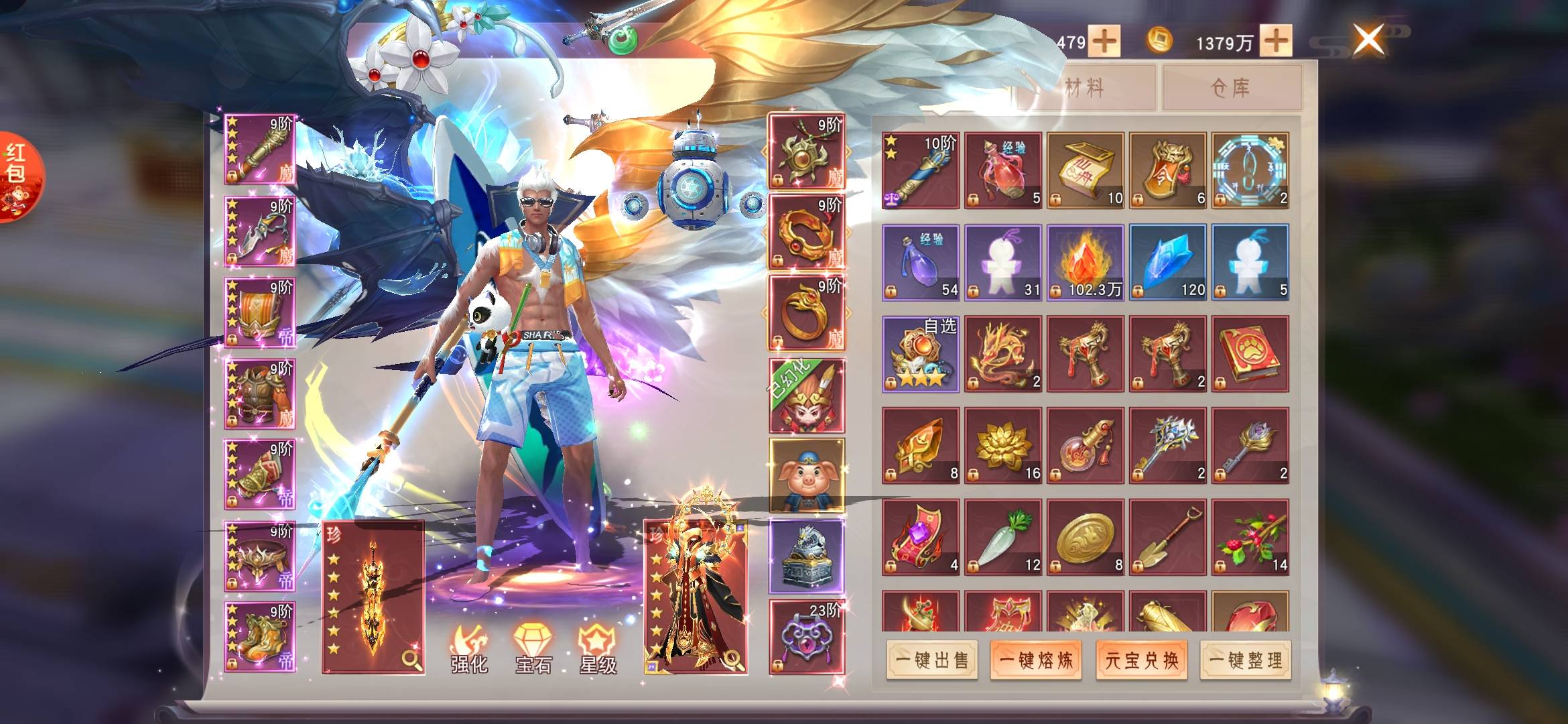
Task: Activate the 一键熔炼 smelt button
Action: [x=1036, y=660]
